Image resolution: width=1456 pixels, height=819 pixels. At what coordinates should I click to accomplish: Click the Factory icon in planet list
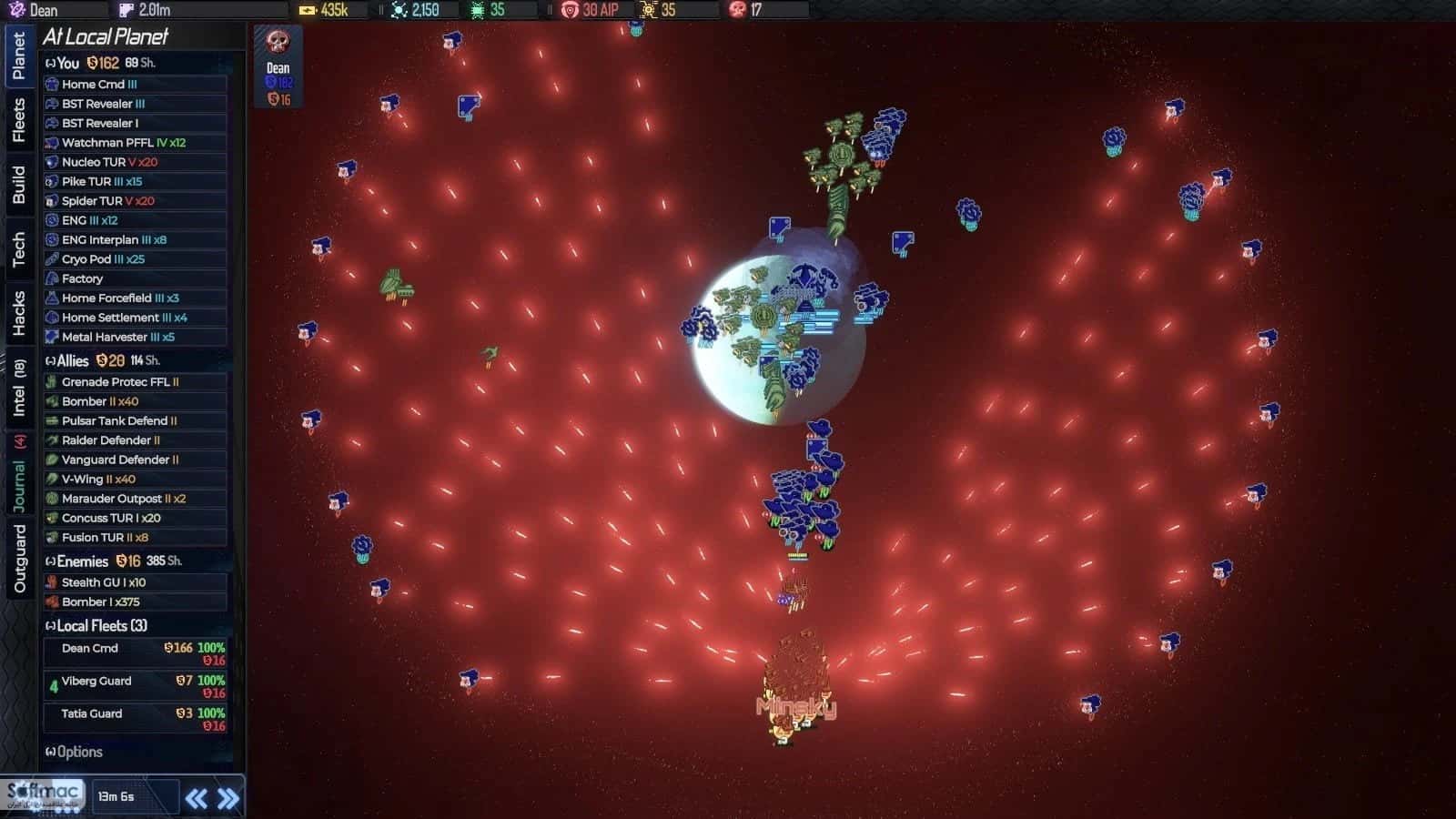click(53, 278)
